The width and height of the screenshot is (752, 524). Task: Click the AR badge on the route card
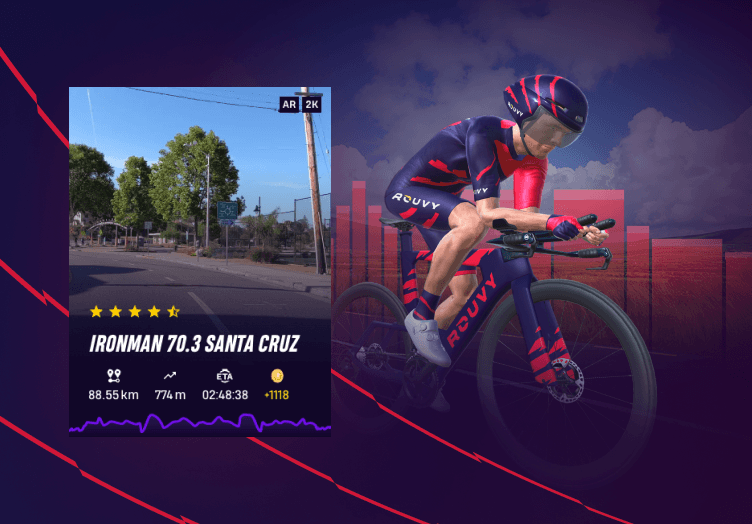point(288,103)
